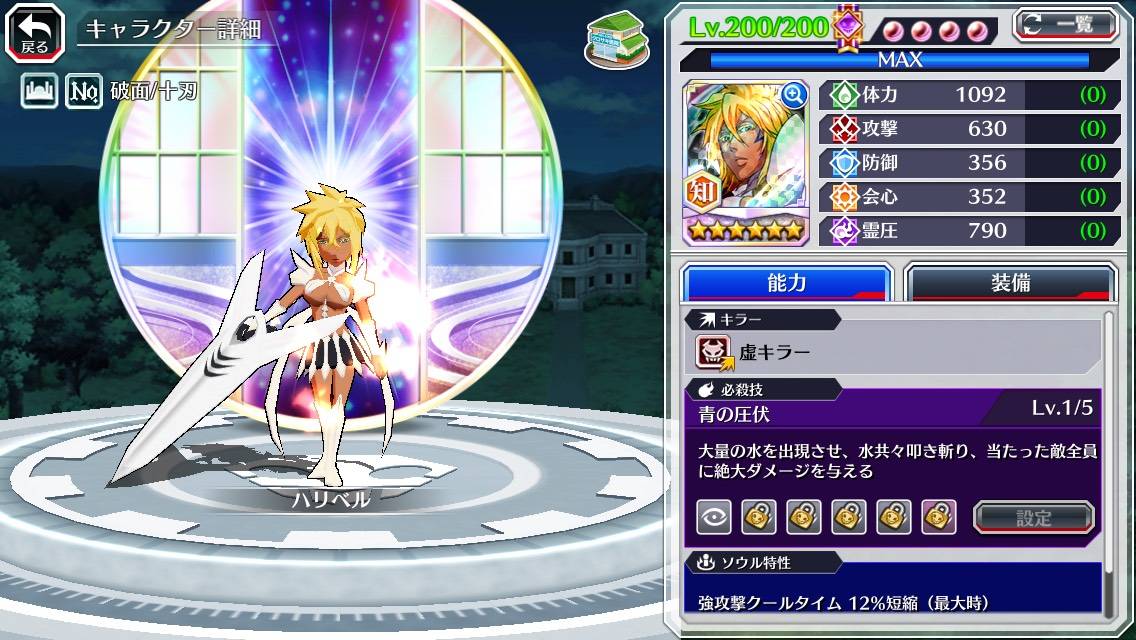Switch to the 能力 tab
Viewport: 1136px width, 640px height.
[x=786, y=283]
